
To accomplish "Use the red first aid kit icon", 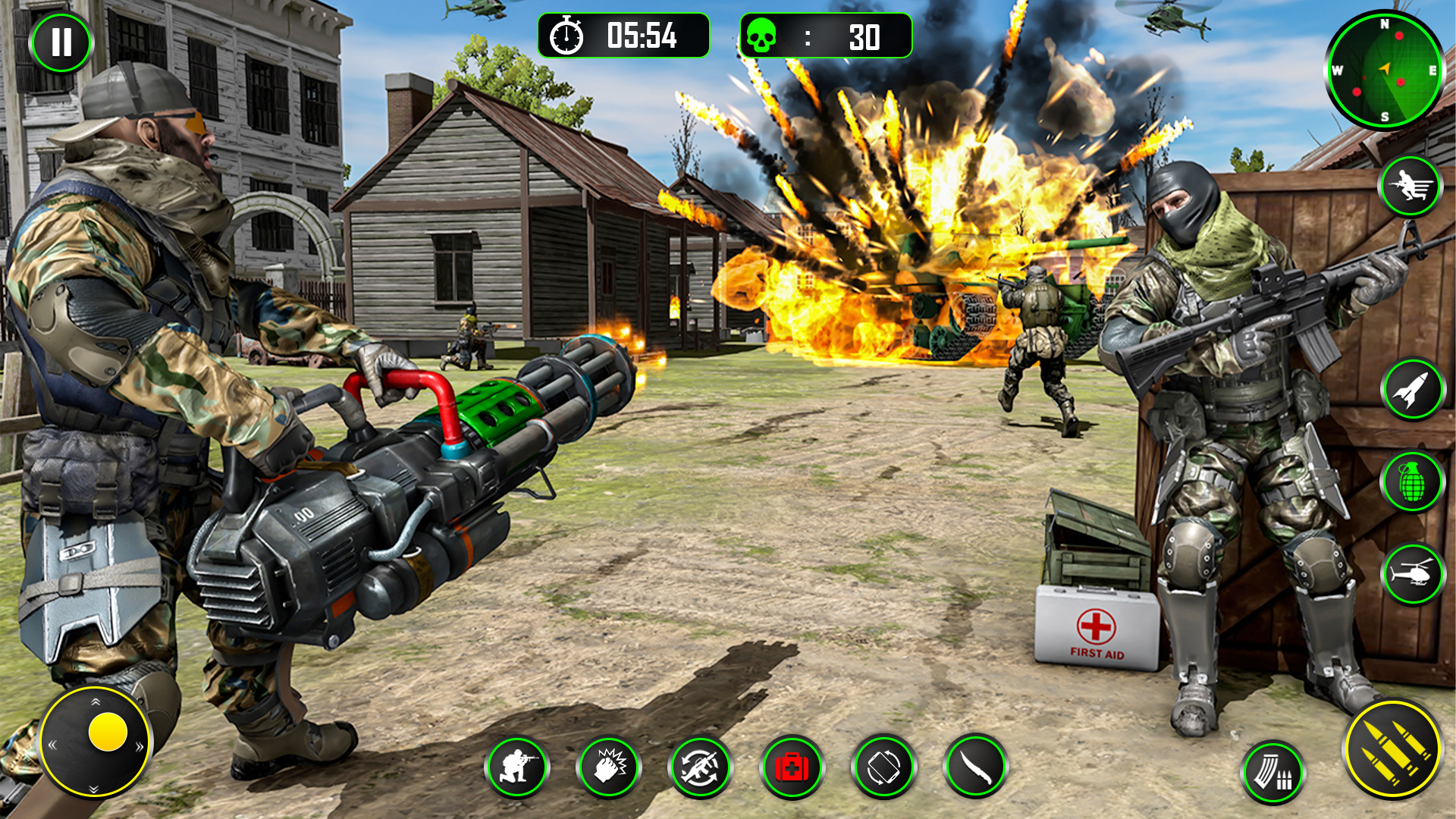I will click(792, 766).
